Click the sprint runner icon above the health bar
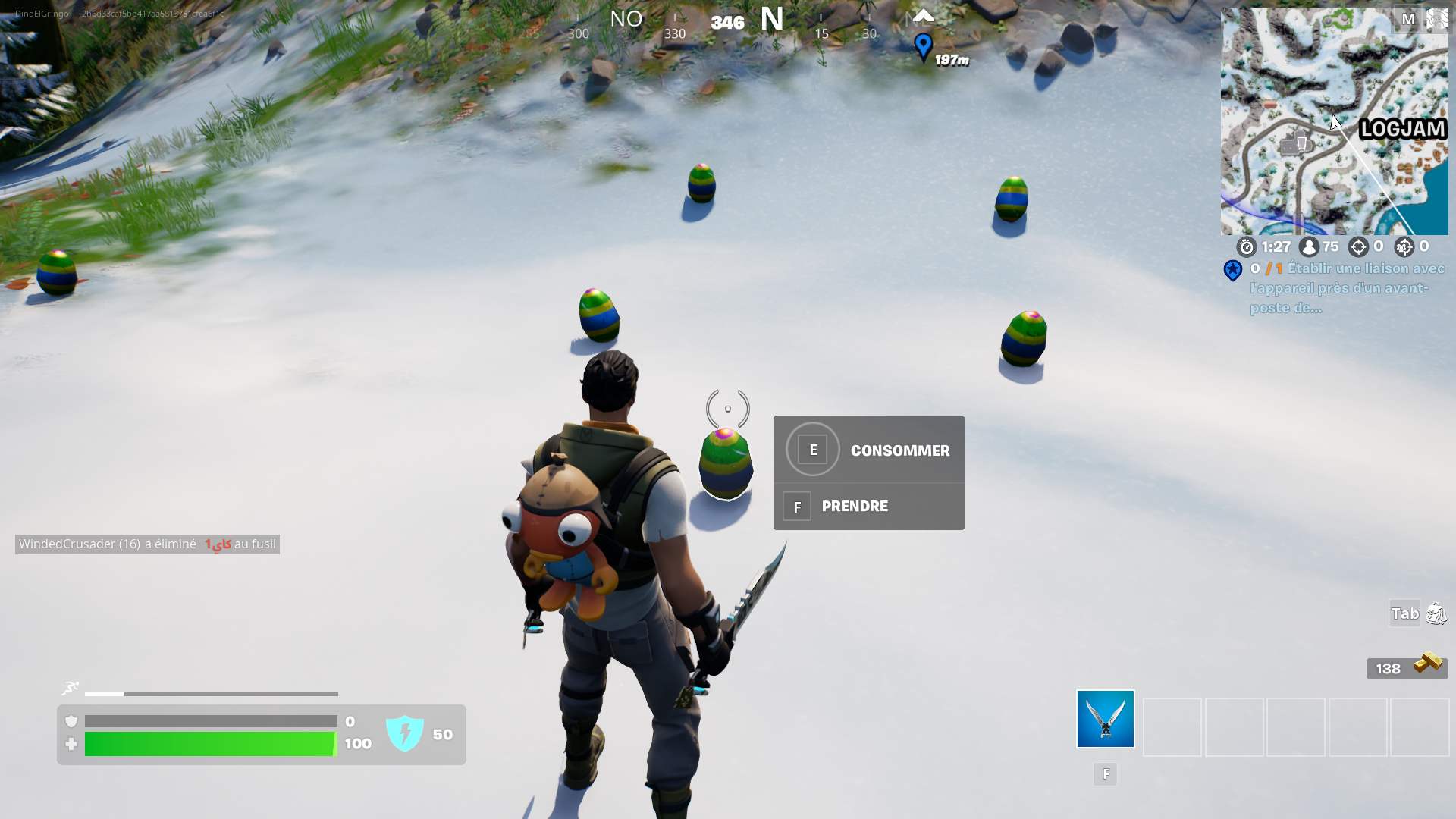The height and width of the screenshot is (819, 1456). pyautogui.click(x=71, y=687)
